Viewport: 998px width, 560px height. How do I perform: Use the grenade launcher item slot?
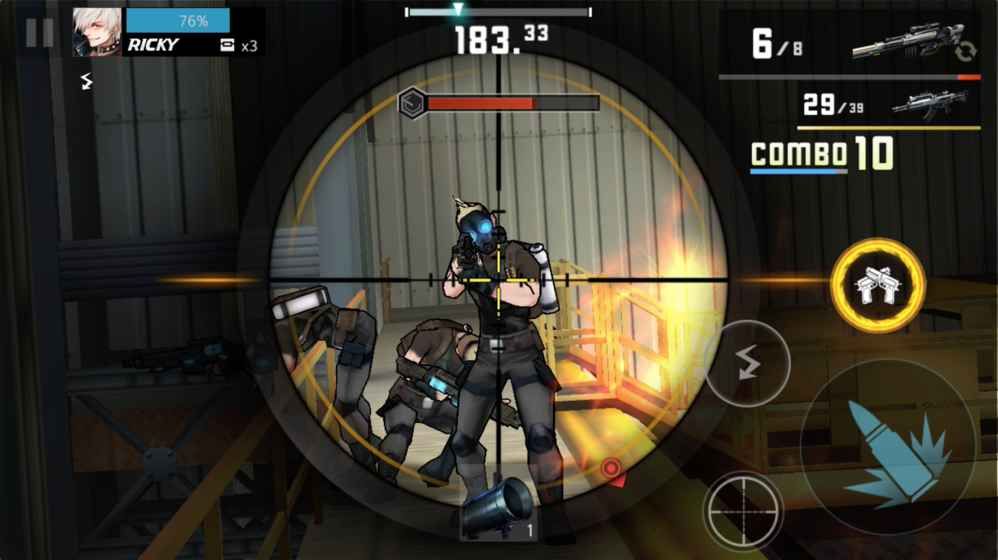click(499, 509)
